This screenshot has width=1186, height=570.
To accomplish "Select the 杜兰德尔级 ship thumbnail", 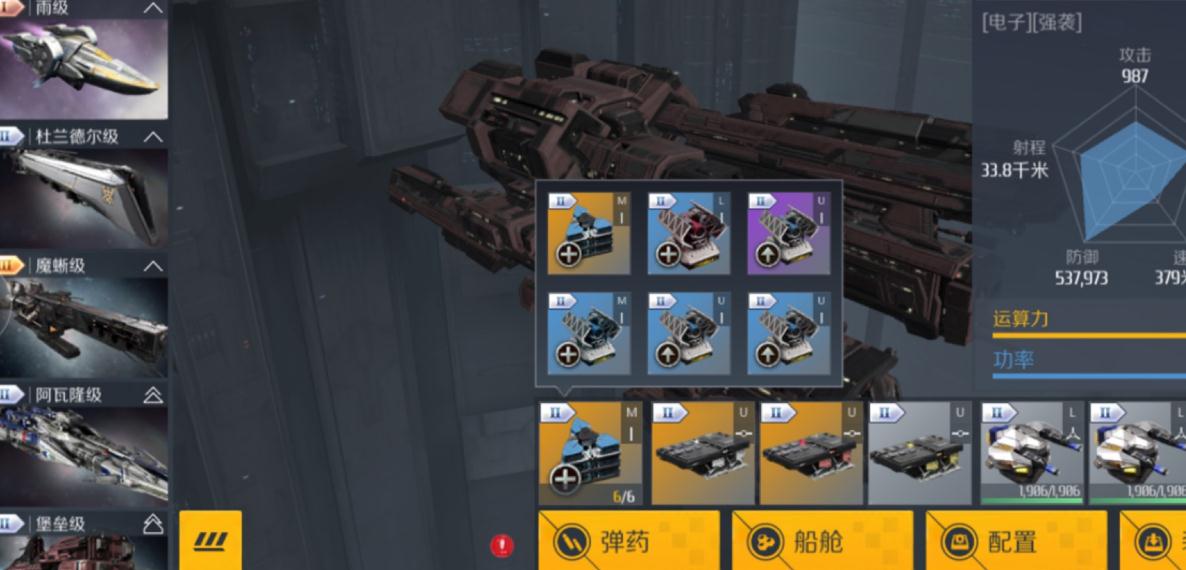I will (84, 196).
